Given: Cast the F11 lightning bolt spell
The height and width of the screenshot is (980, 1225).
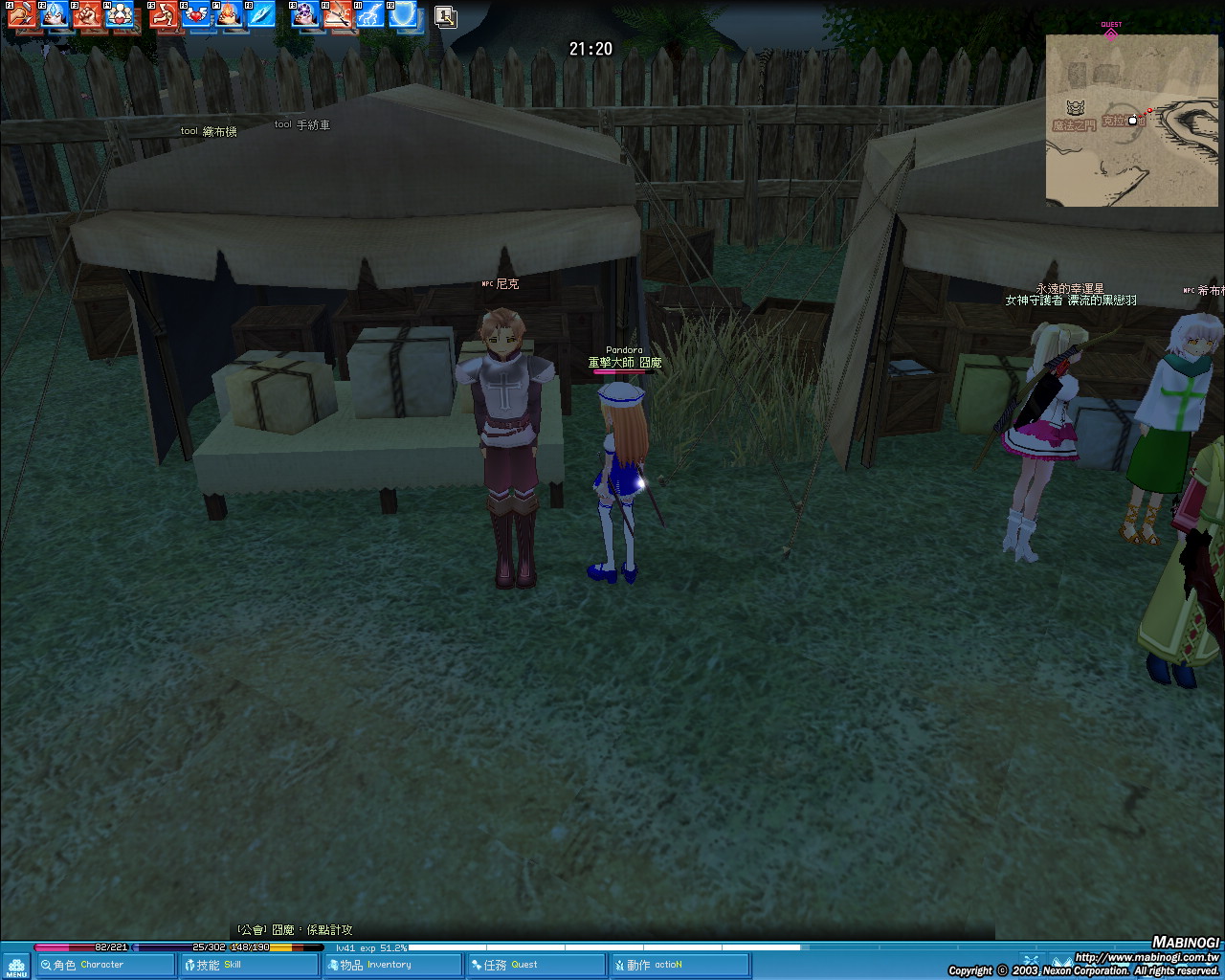Looking at the screenshot, I should click(x=371, y=14).
